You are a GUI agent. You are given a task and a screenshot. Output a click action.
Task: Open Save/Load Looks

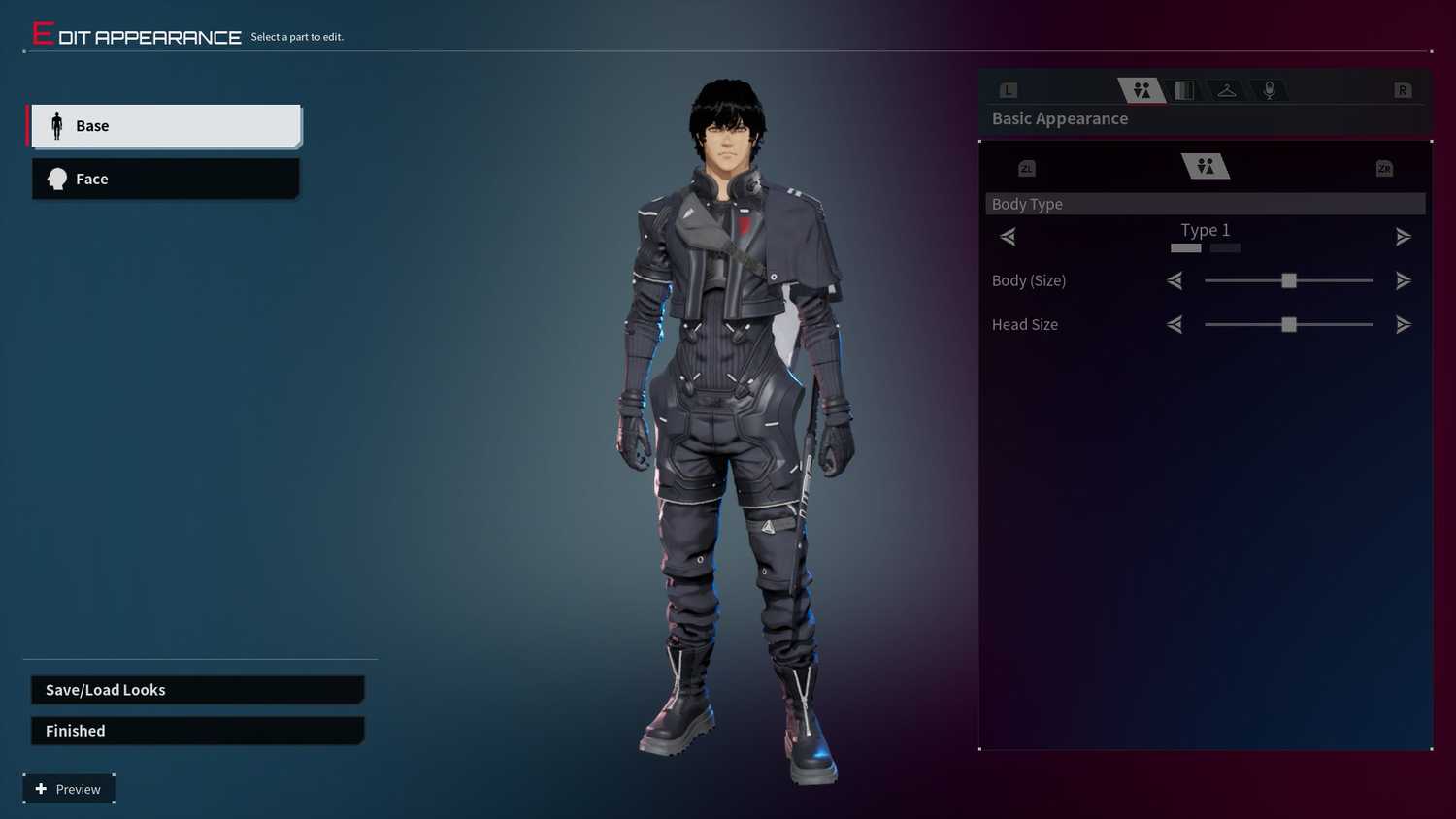[197, 690]
